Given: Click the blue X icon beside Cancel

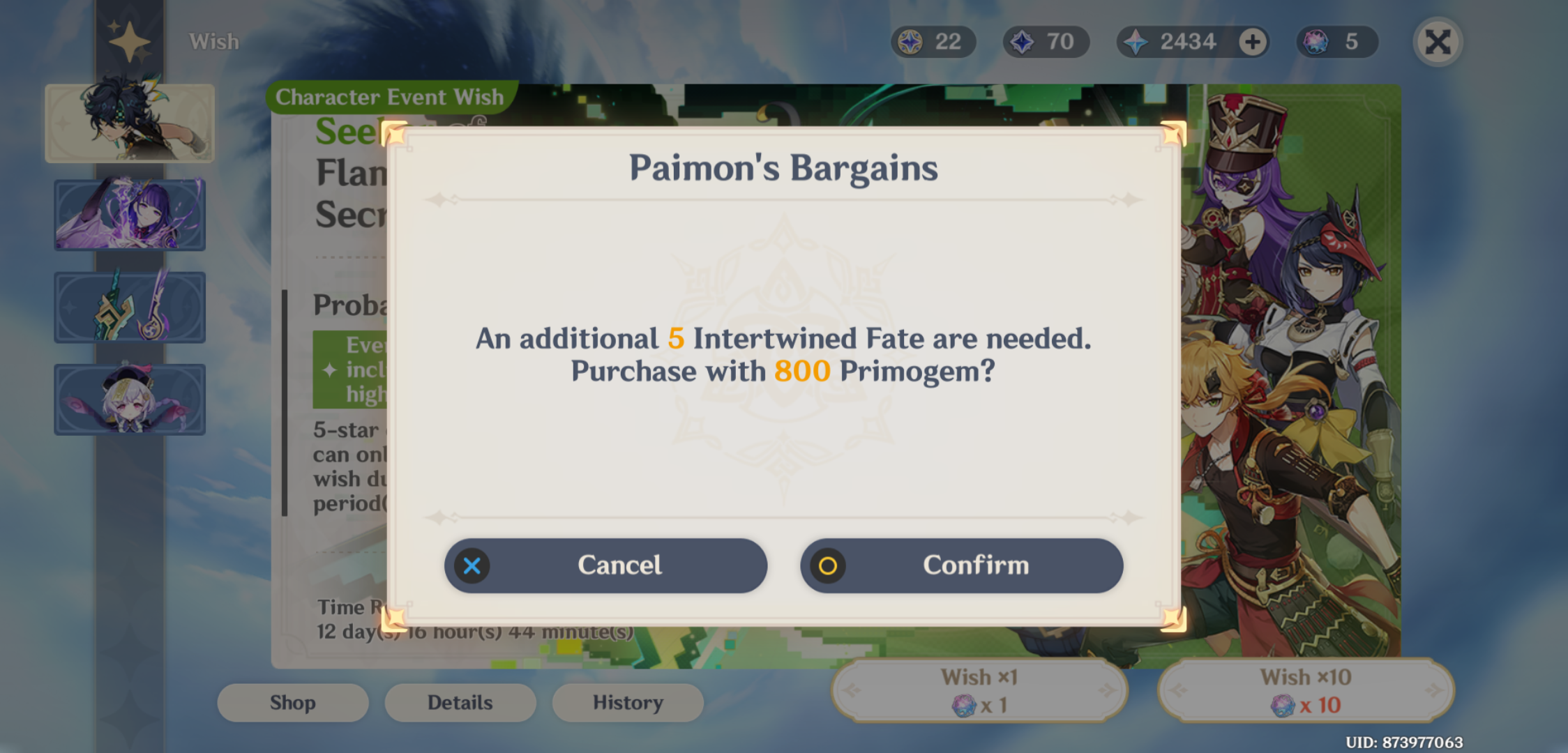Looking at the screenshot, I should coord(472,565).
